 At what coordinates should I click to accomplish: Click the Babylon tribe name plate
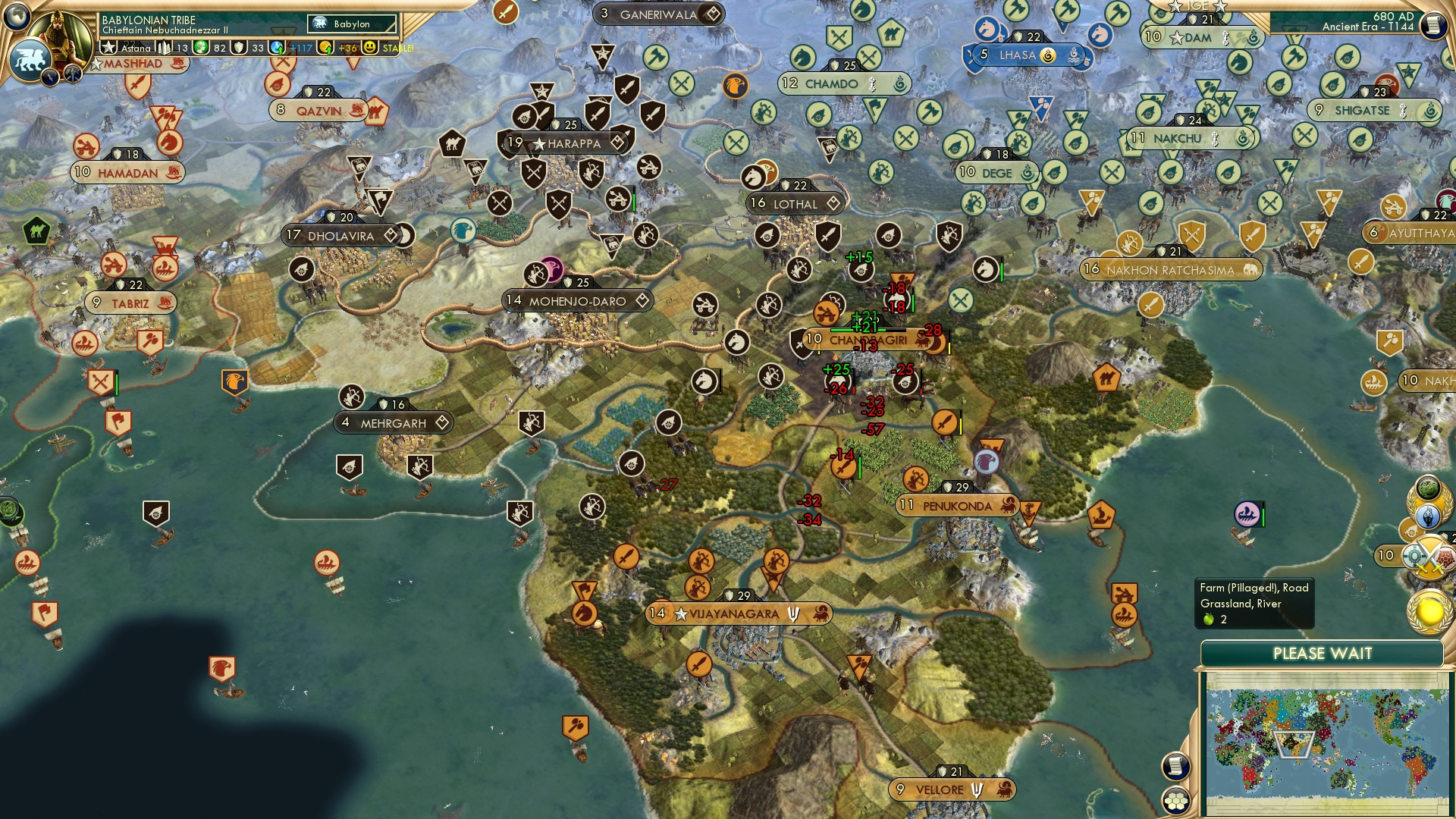point(149,20)
